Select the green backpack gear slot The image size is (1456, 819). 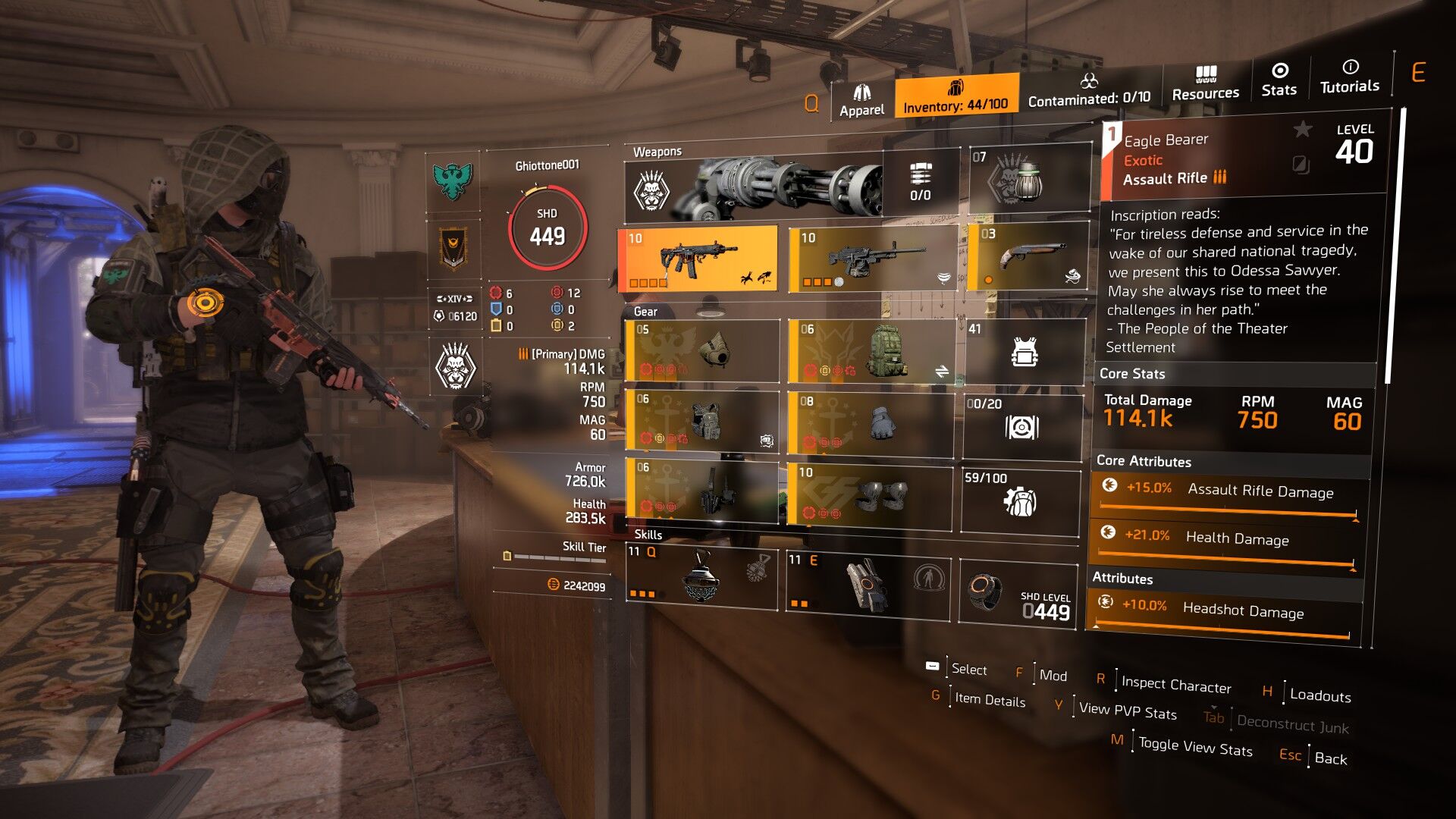pos(871,350)
